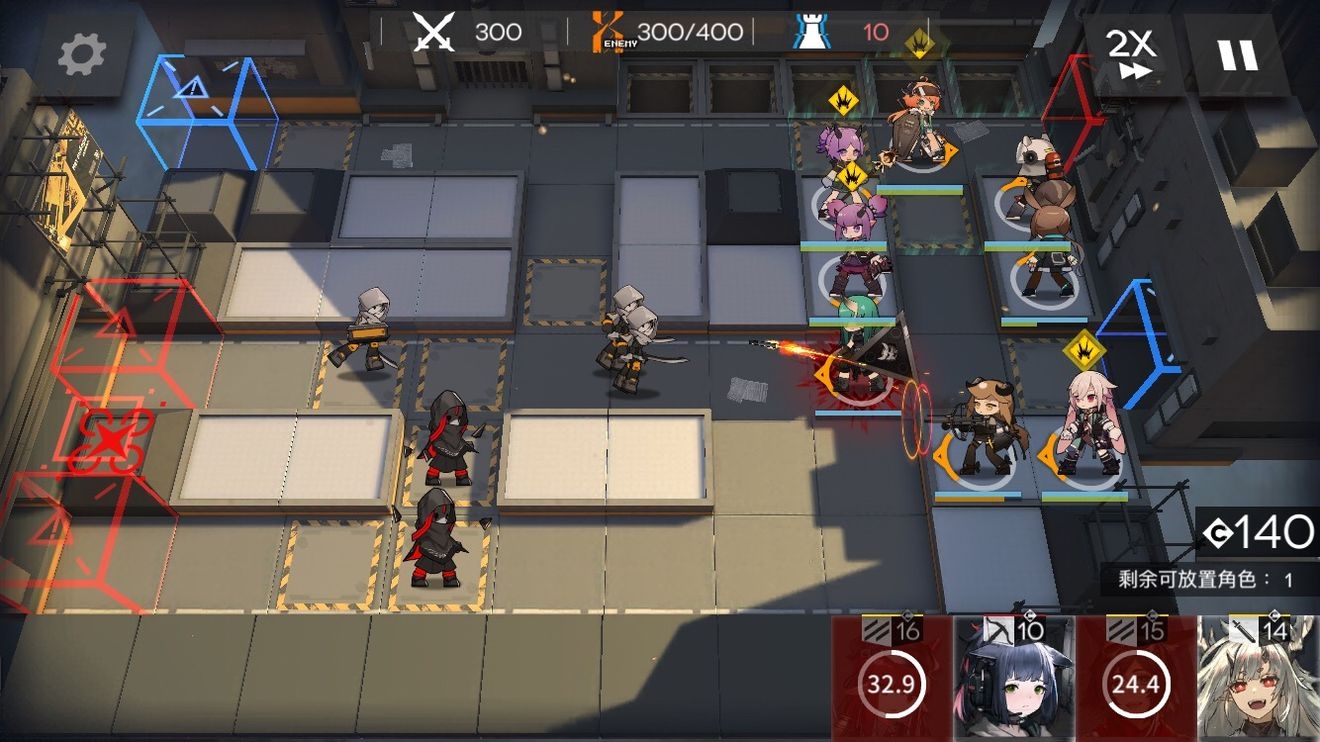1320x742 pixels.
Task: Select the redeploying card showing 32.9 seconds
Action: click(x=891, y=678)
